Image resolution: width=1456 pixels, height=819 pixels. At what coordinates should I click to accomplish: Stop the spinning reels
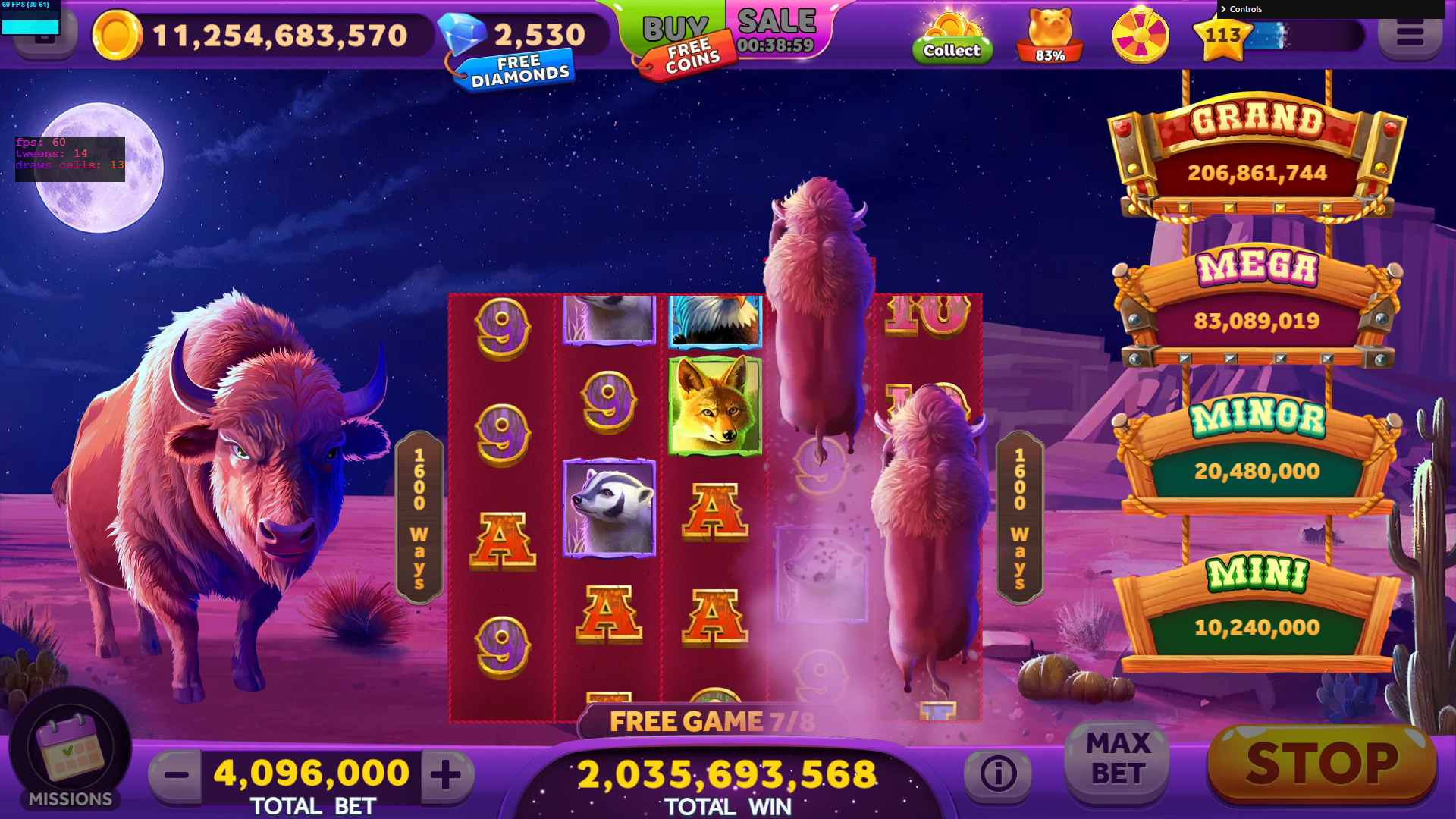coord(1322,763)
